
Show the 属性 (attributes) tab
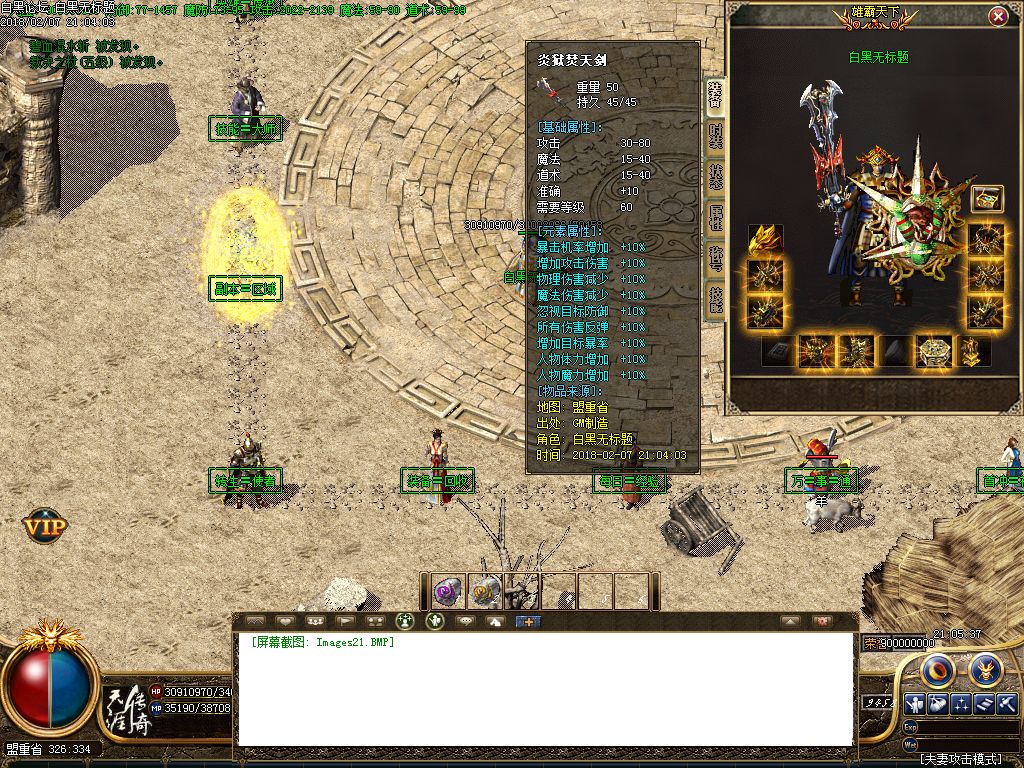click(716, 217)
